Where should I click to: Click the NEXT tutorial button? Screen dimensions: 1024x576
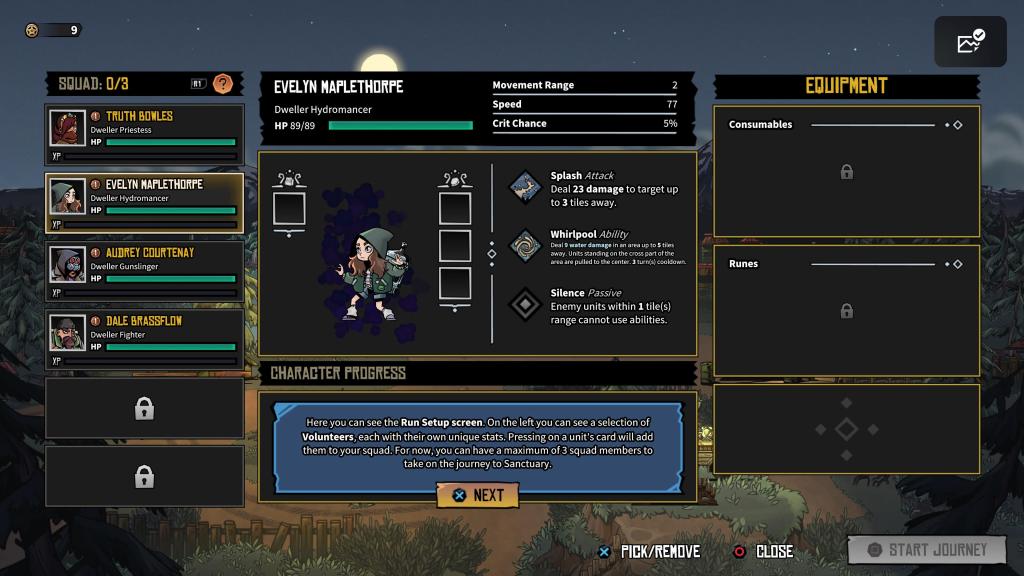pyautogui.click(x=477, y=495)
